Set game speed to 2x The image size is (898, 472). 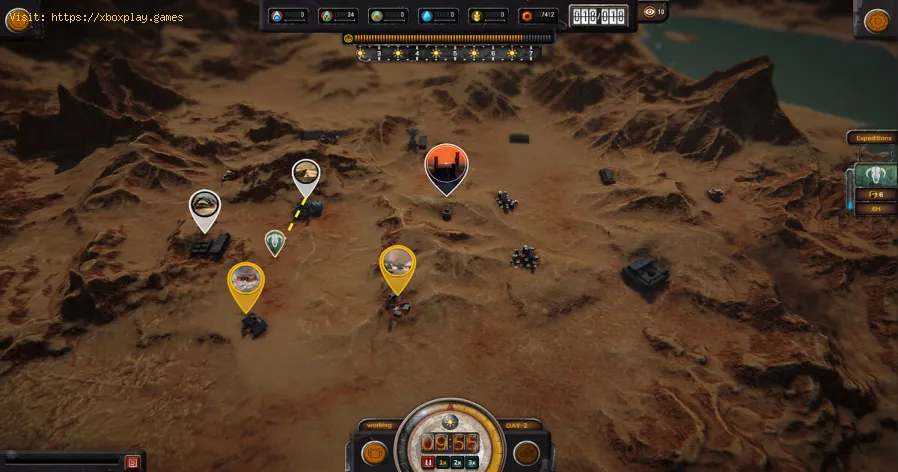pos(457,463)
